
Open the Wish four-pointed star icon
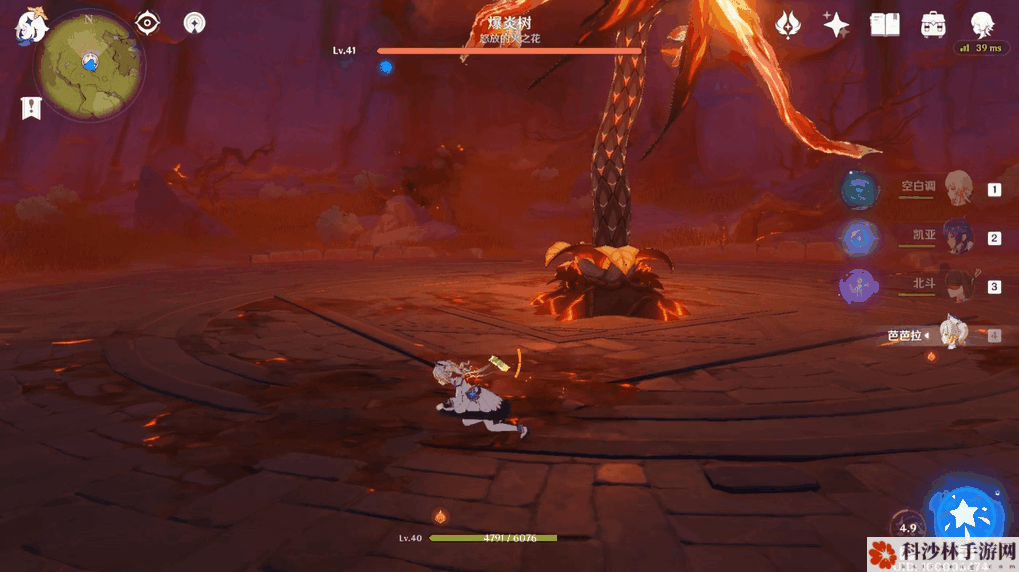point(836,25)
